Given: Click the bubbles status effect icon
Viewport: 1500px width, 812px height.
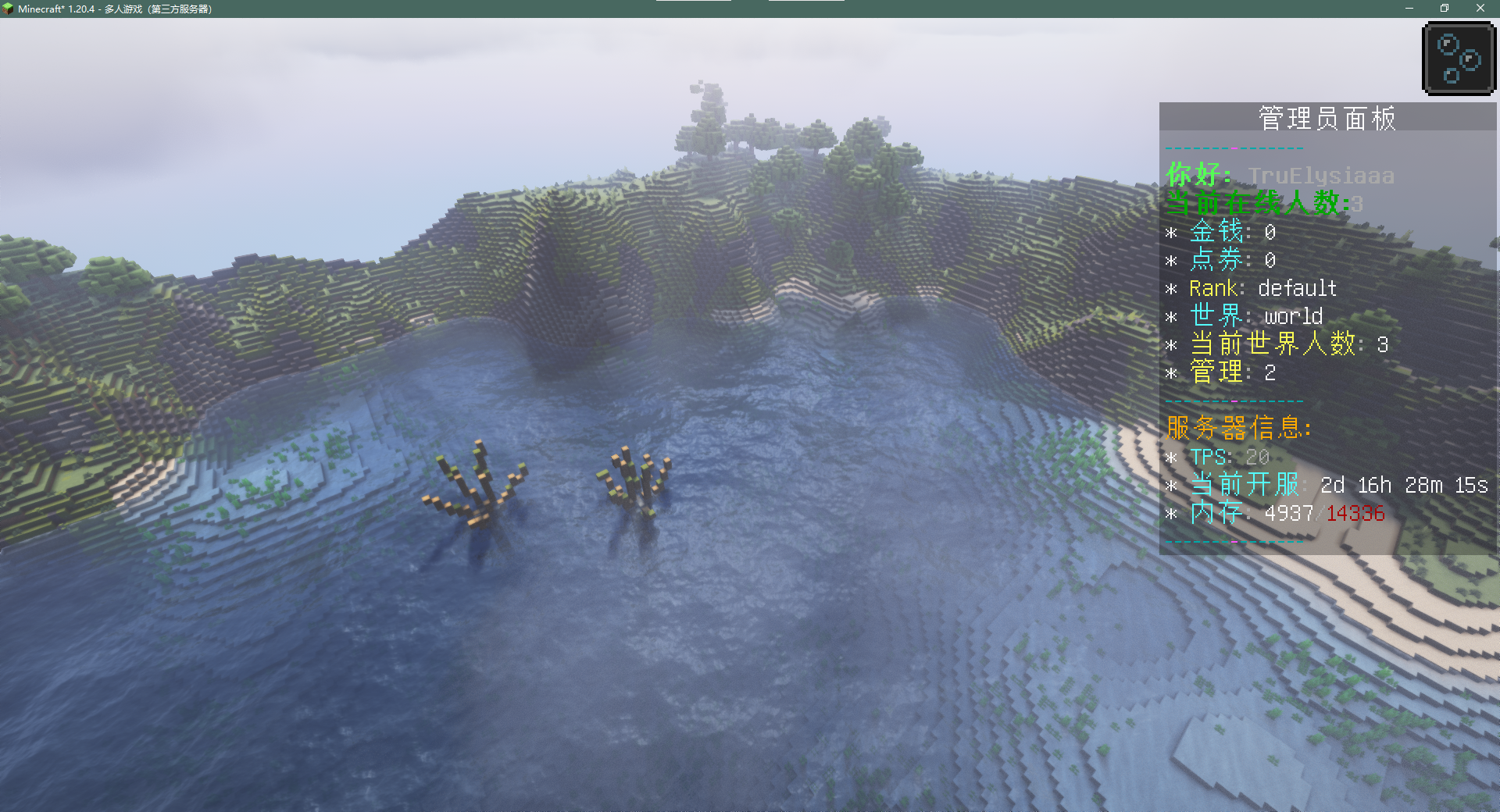Looking at the screenshot, I should click(x=1459, y=59).
